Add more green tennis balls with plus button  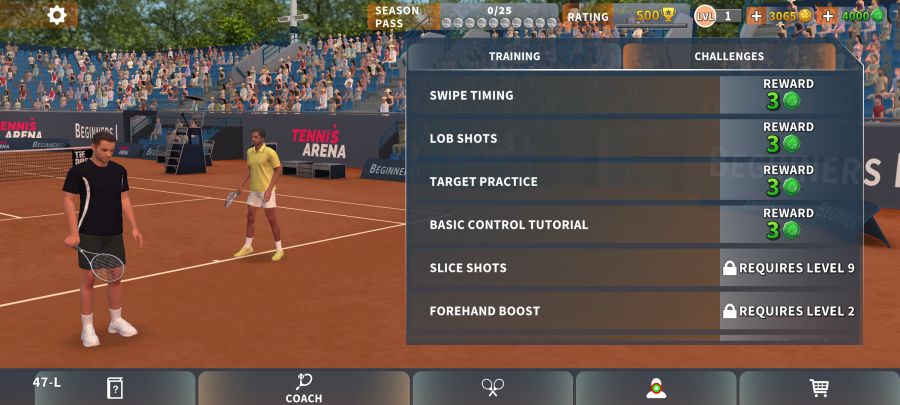(827, 16)
